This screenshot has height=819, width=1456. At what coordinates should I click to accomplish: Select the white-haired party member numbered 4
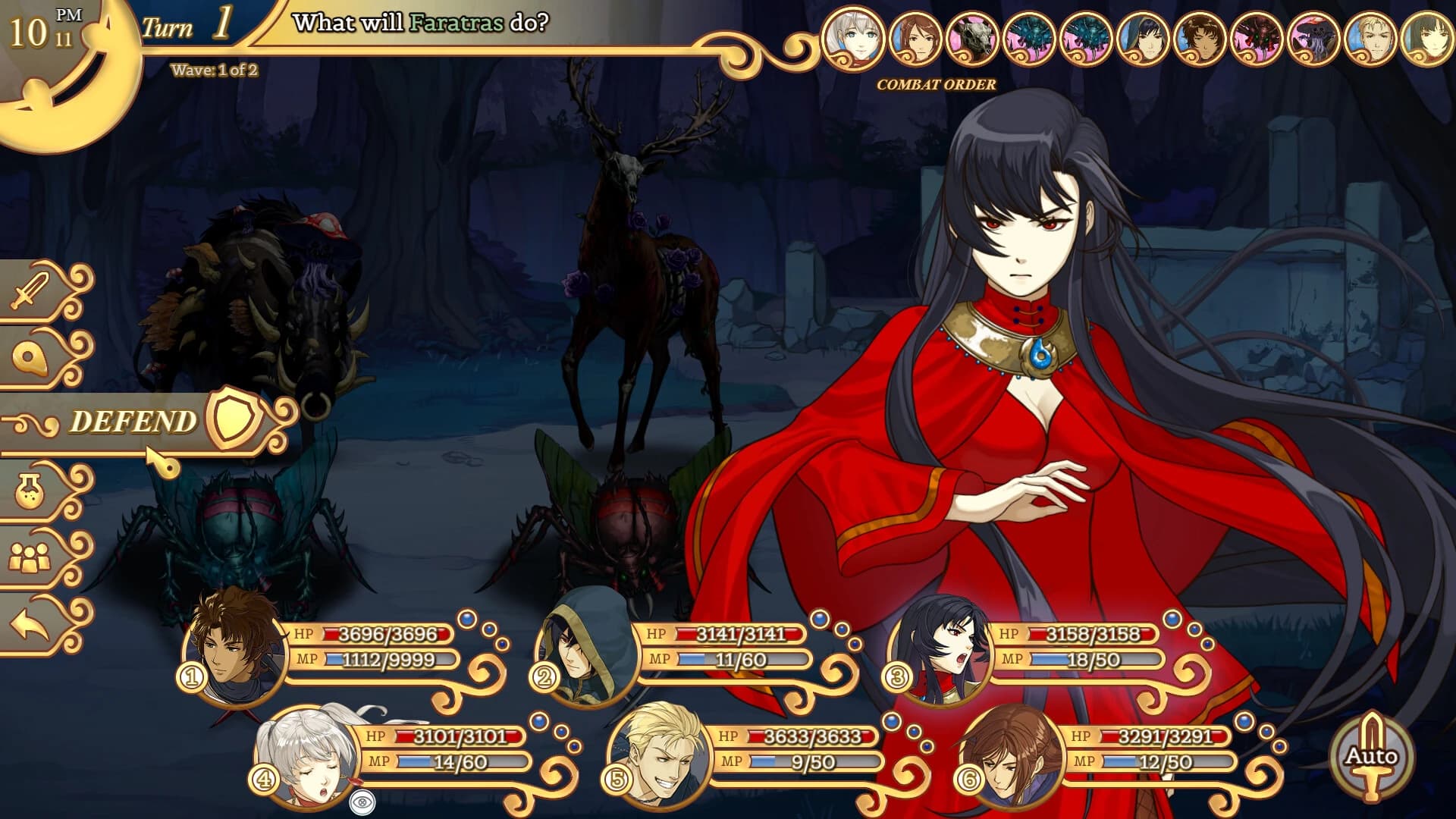309,755
